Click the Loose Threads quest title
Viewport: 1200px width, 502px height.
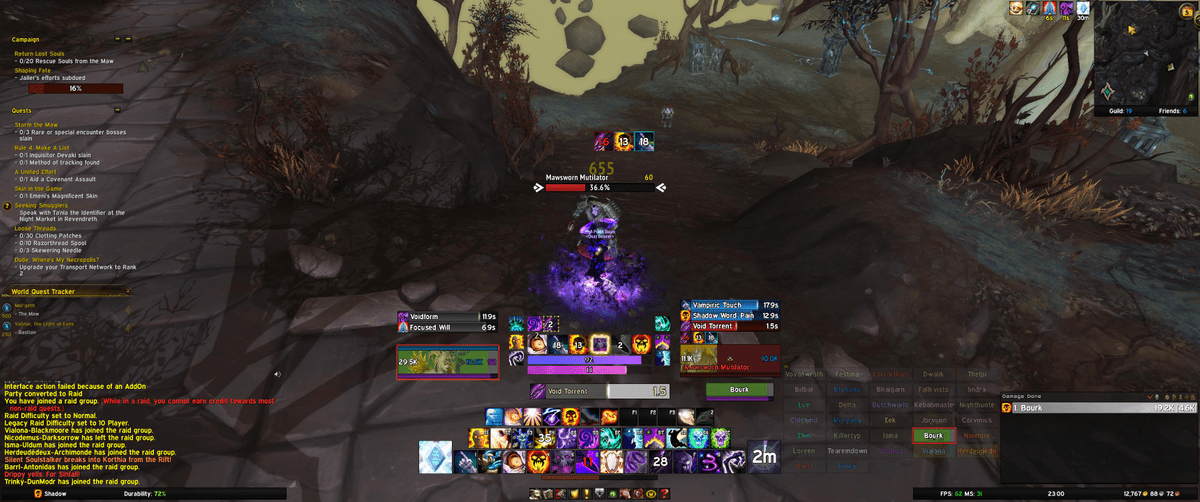36,228
